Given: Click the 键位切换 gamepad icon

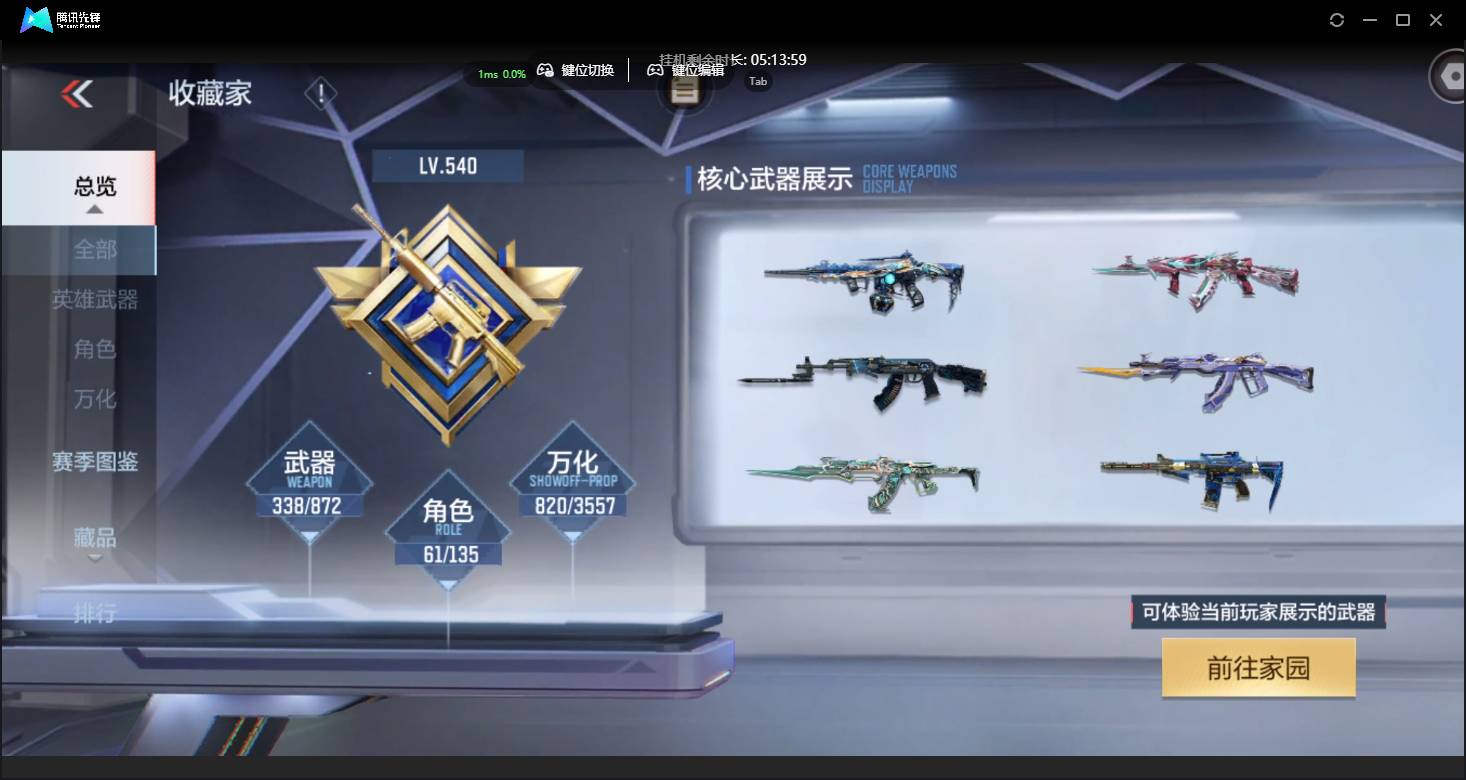Looking at the screenshot, I should [x=546, y=71].
